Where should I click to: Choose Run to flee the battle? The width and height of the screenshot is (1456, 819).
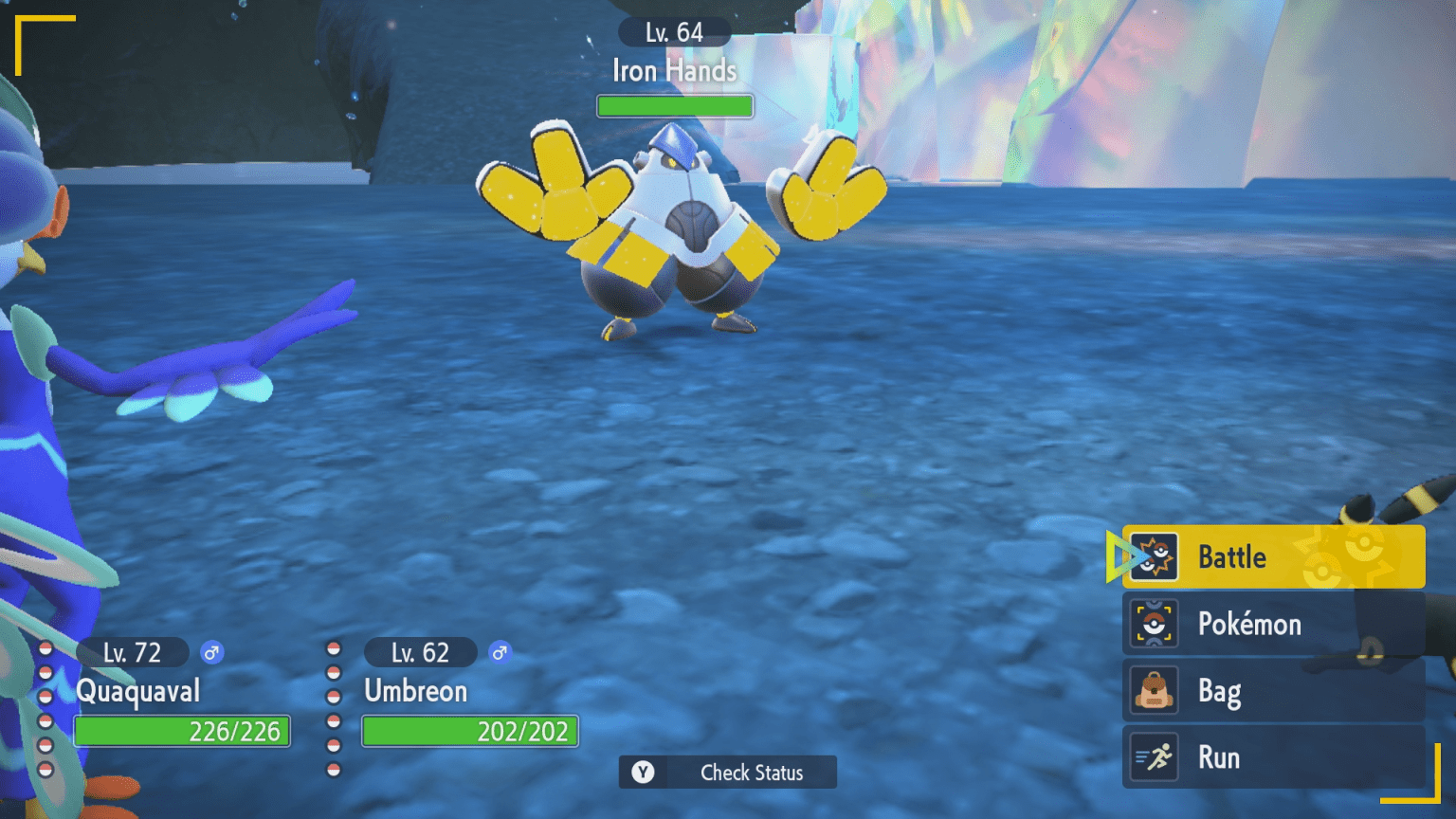pyautogui.click(x=1272, y=757)
